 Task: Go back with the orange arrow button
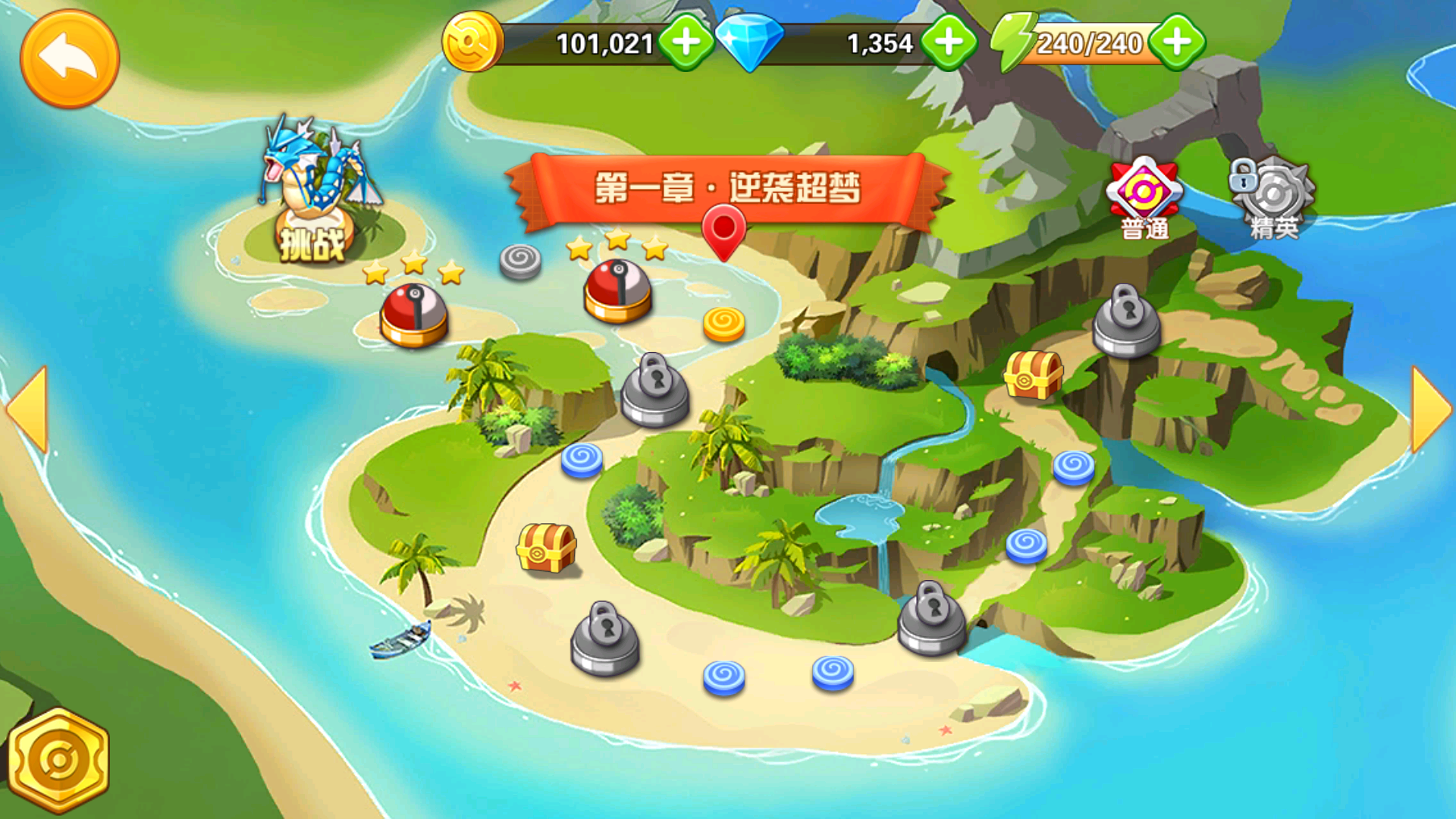[69, 58]
